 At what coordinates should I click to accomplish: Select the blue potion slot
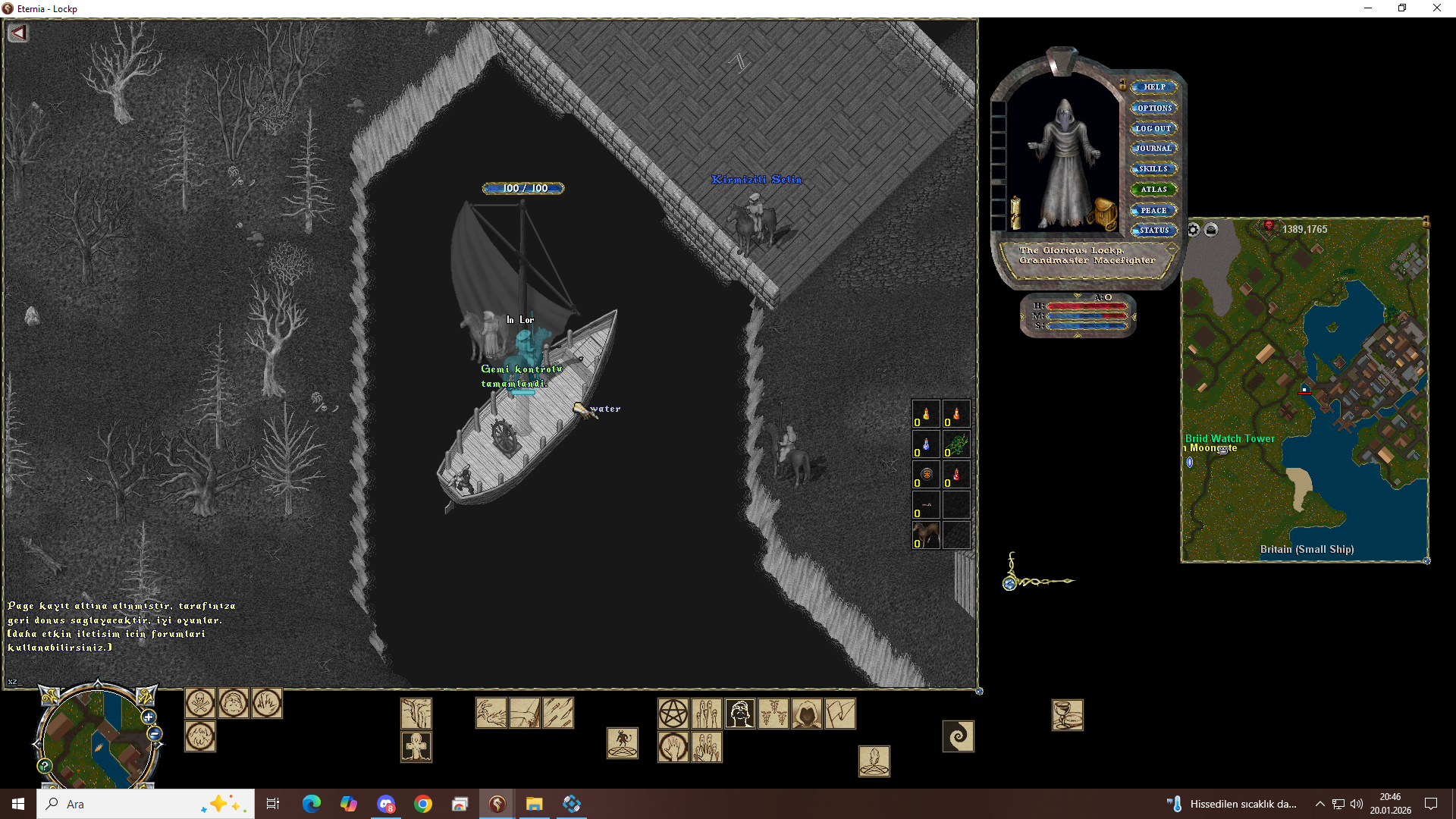(x=924, y=445)
